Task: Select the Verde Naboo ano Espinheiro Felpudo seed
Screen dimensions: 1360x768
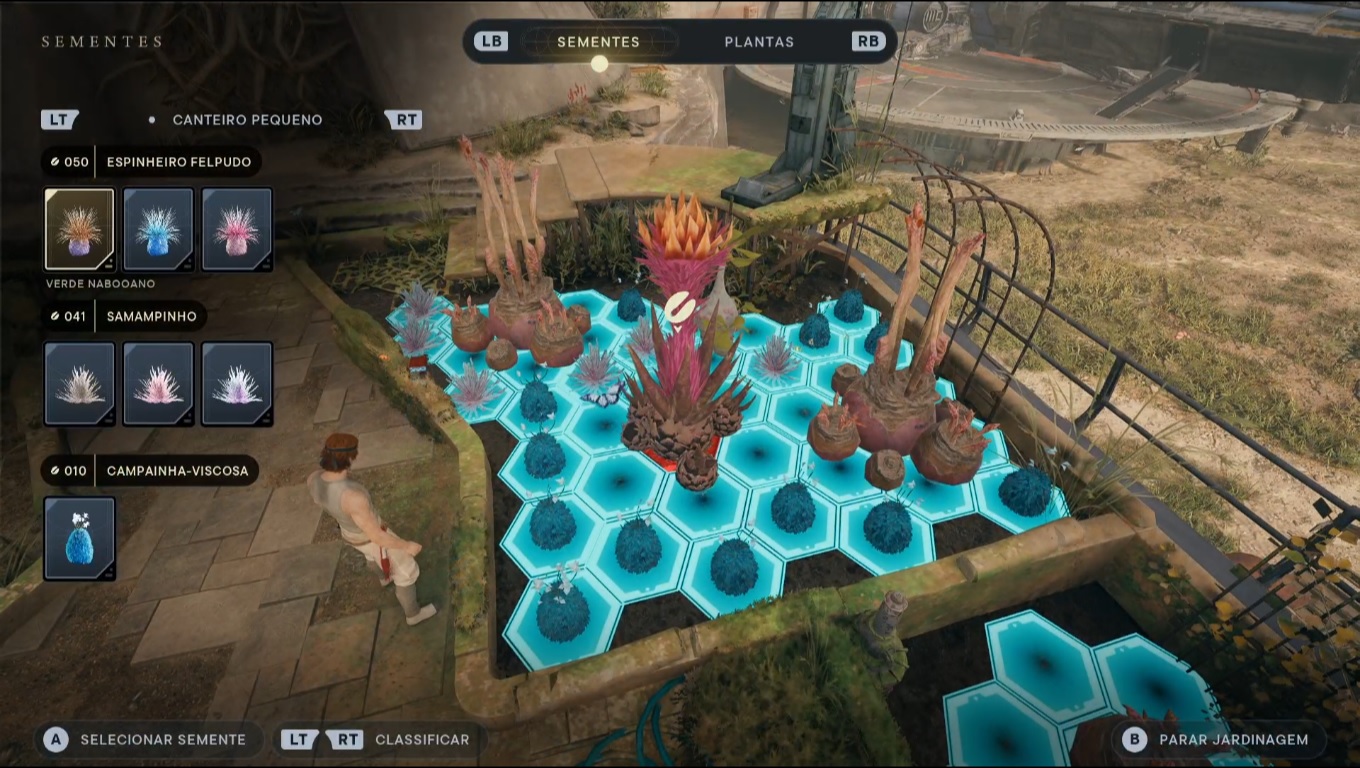Action: [x=79, y=229]
